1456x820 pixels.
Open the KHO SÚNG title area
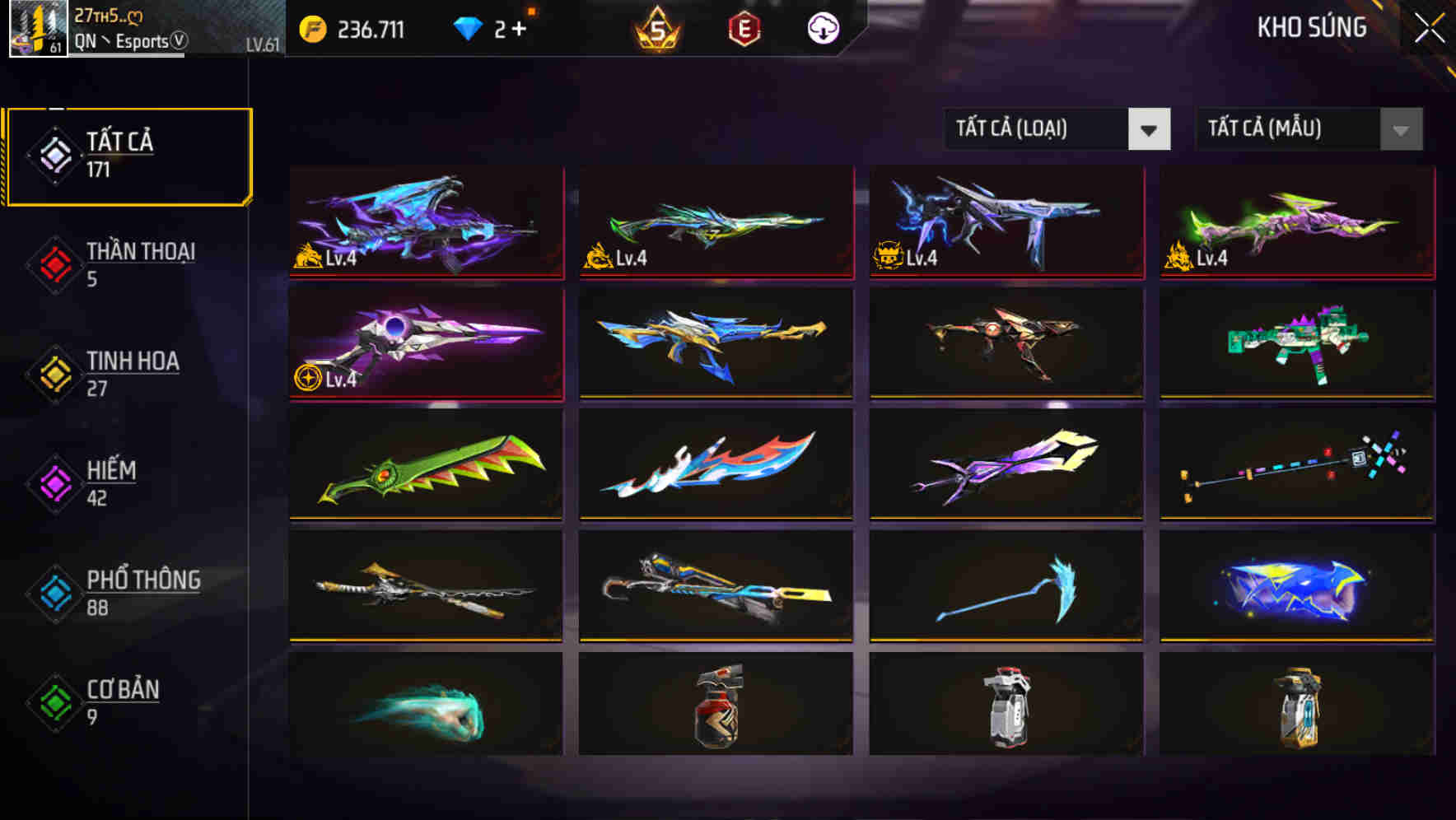pyautogui.click(x=1313, y=27)
